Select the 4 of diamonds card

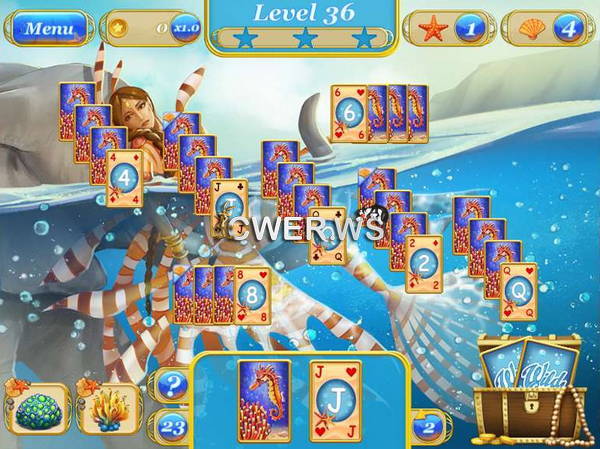tap(124, 180)
